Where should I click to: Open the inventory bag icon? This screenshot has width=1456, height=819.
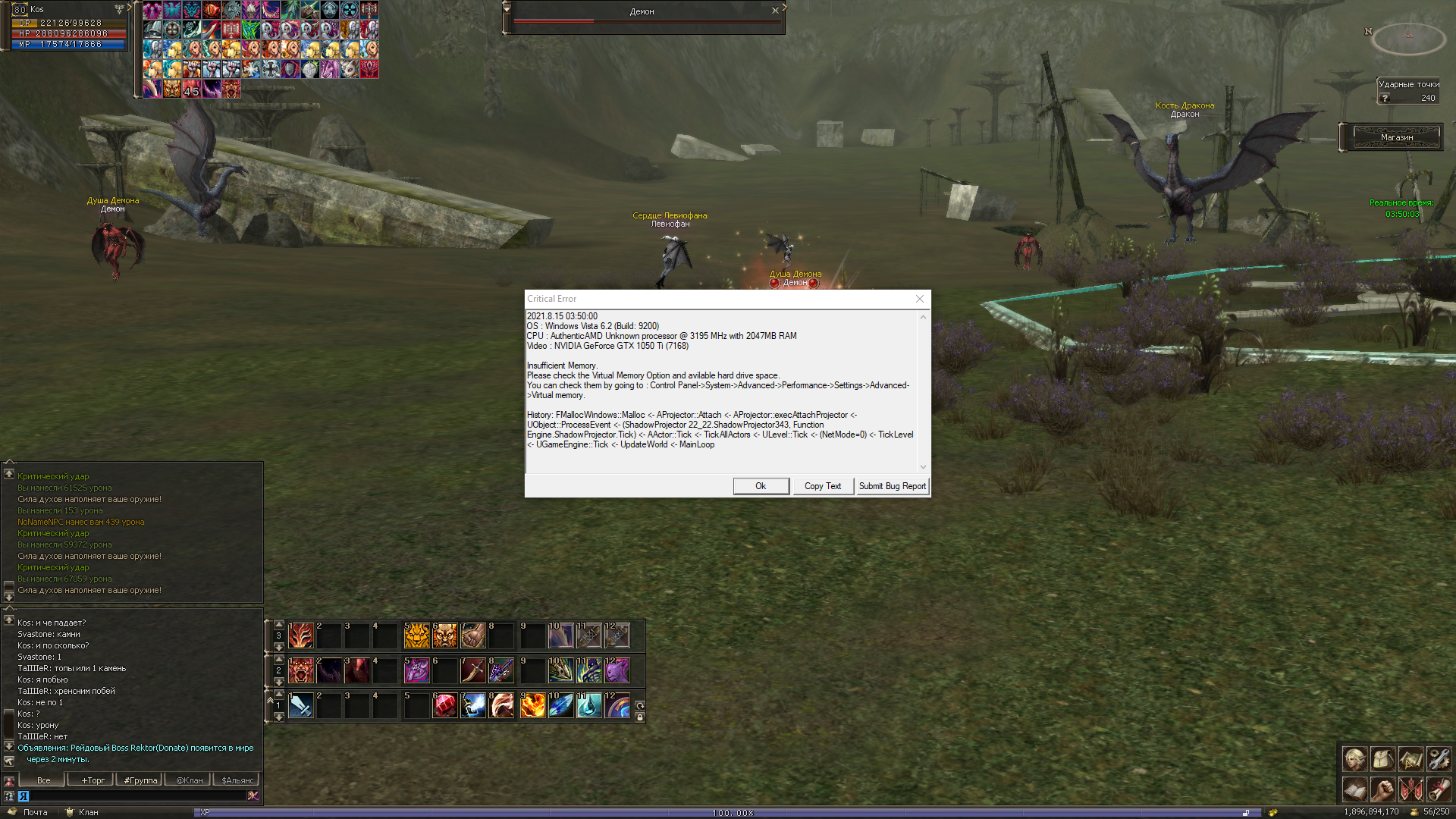pyautogui.click(x=1382, y=758)
